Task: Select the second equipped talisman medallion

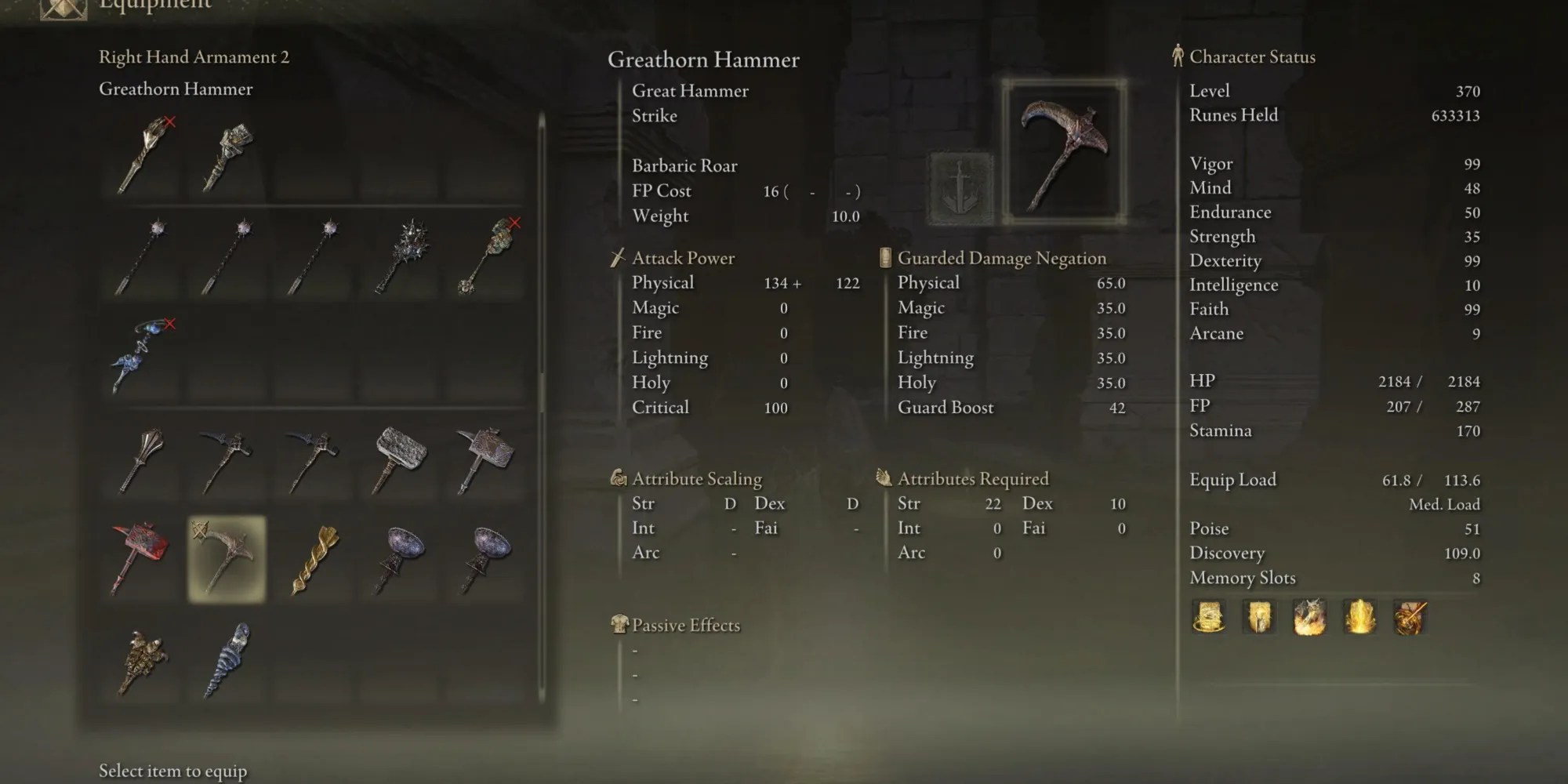Action: point(1258,618)
